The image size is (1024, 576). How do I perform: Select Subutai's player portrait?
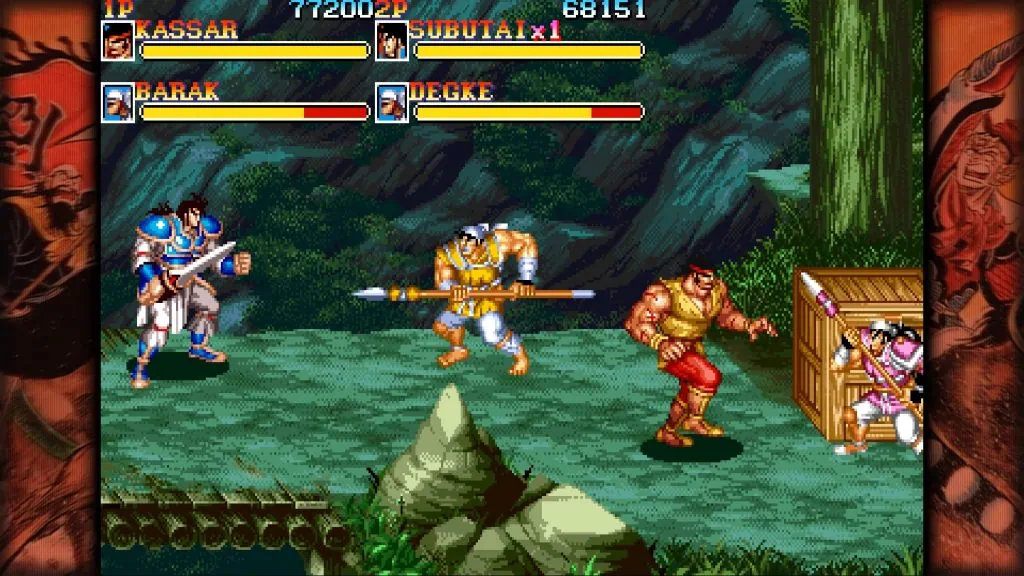(x=391, y=41)
